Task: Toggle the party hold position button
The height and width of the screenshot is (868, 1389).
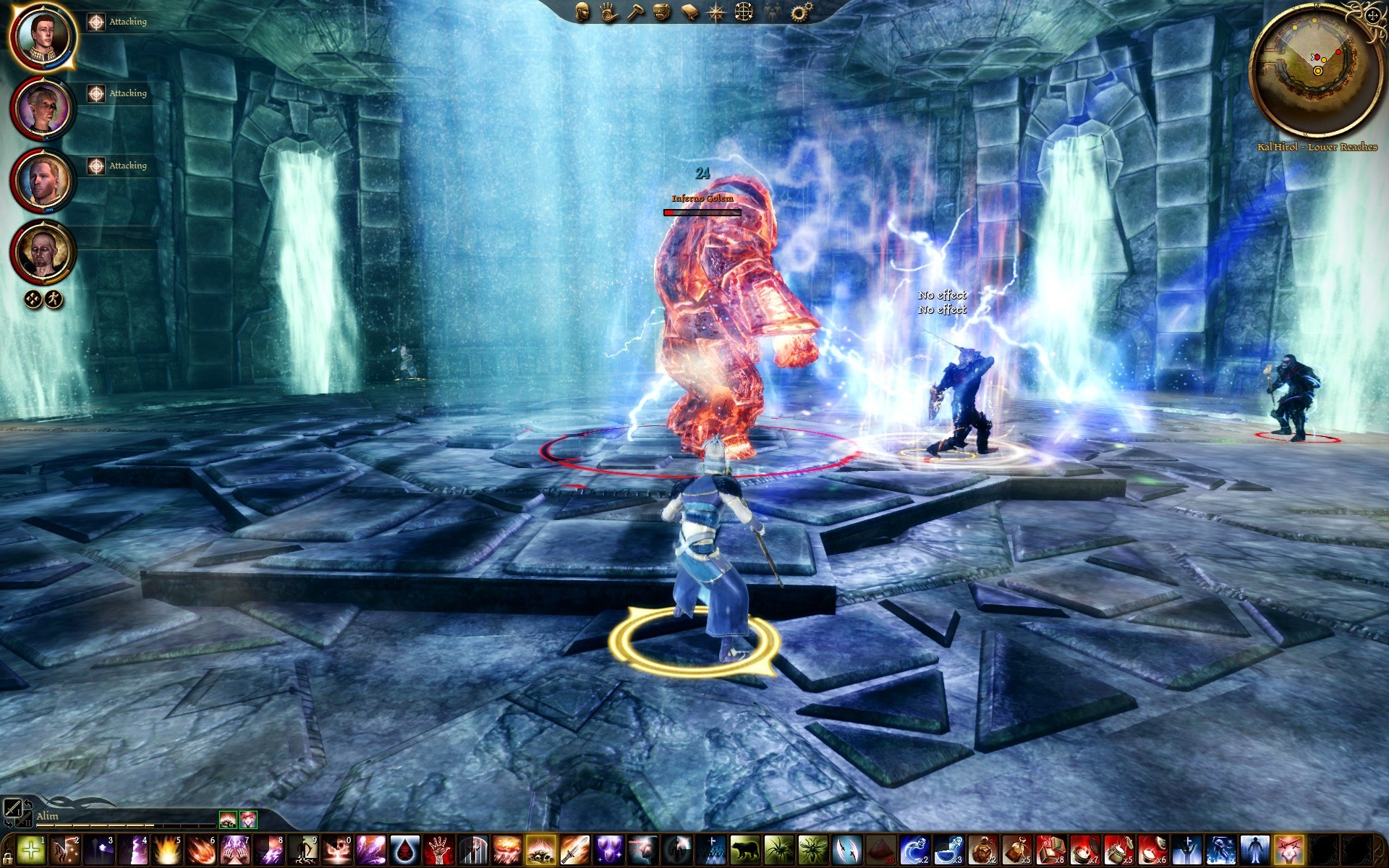Action: coord(33,299)
